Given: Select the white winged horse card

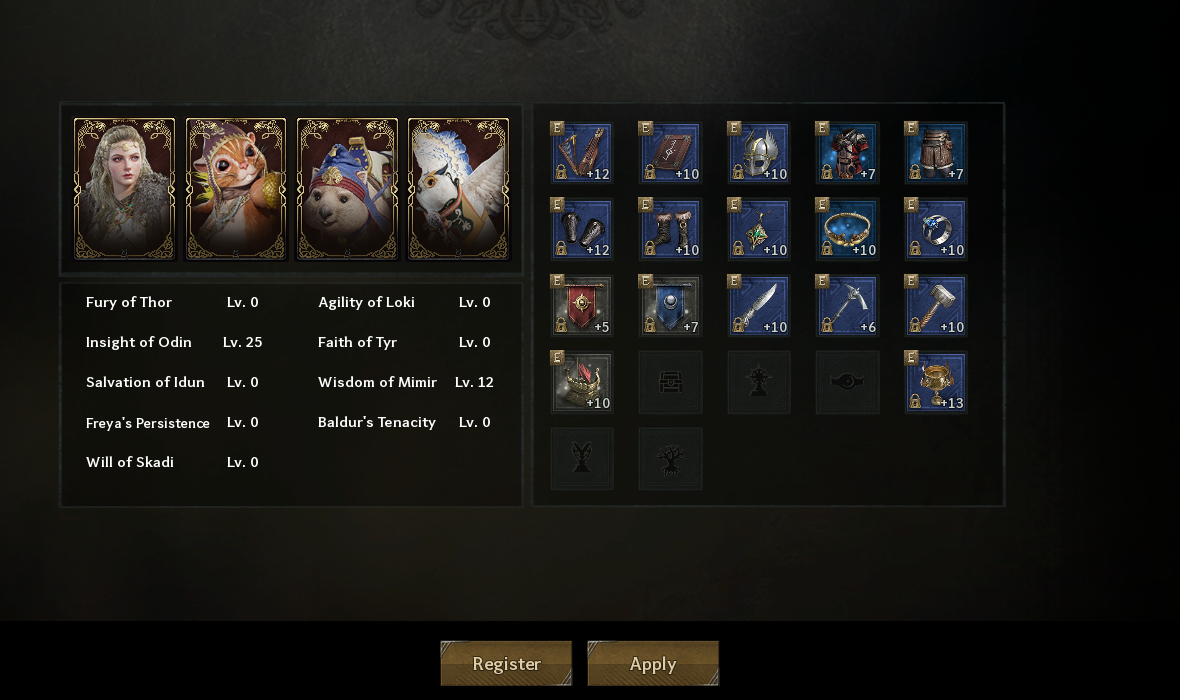Looking at the screenshot, I should point(458,189).
